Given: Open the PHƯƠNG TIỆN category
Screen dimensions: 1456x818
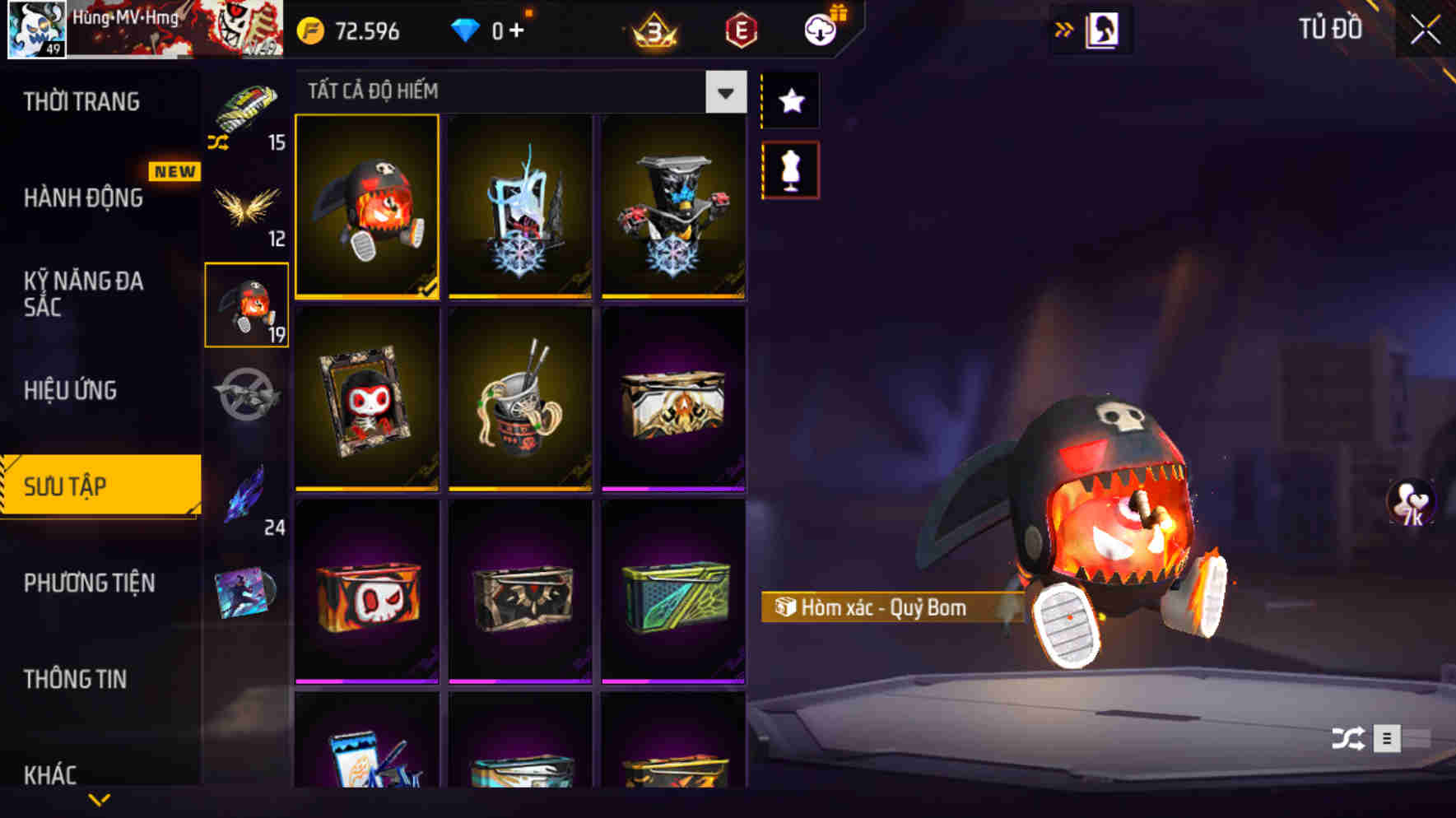Looking at the screenshot, I should (88, 582).
